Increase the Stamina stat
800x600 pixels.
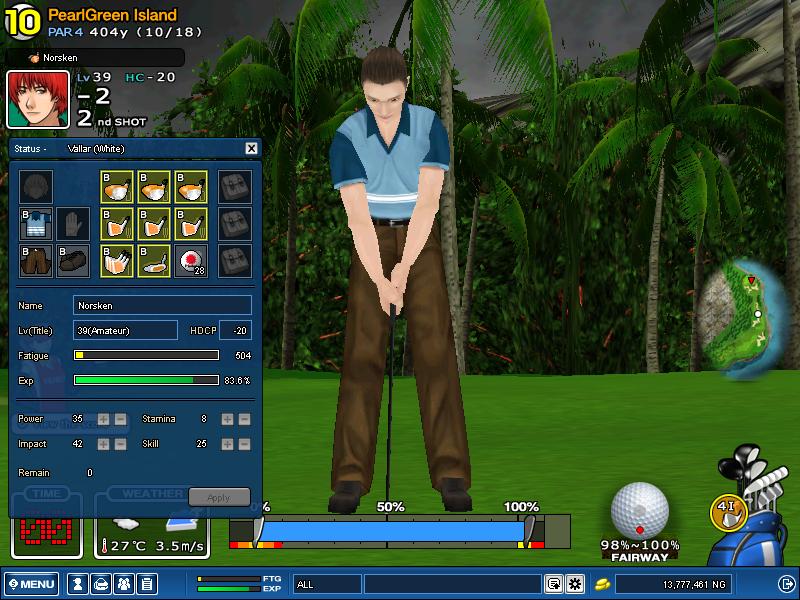227,419
